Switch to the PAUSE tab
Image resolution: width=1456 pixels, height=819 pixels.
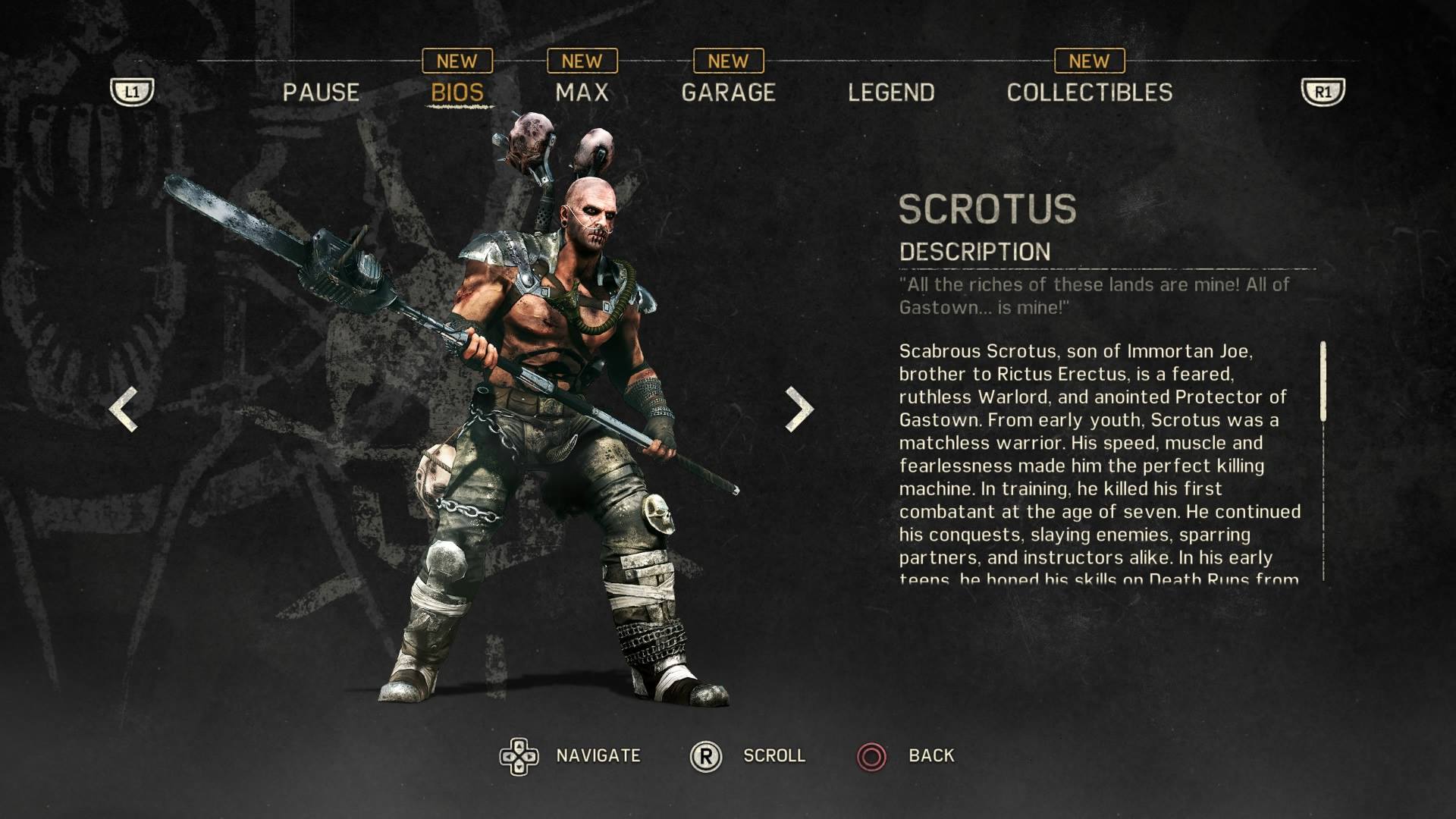click(x=321, y=93)
